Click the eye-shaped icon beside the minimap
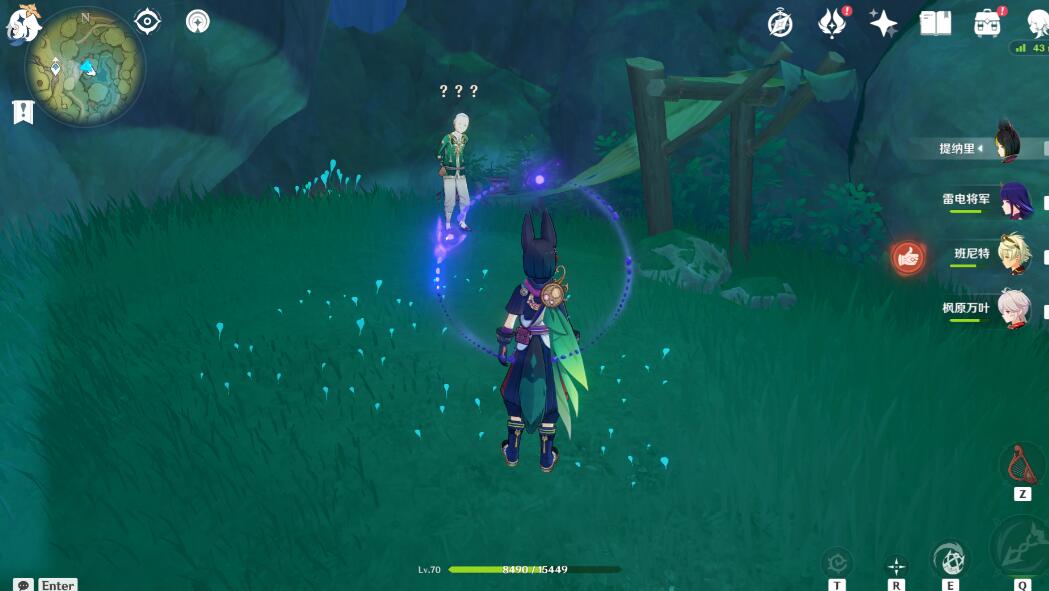 coord(147,21)
